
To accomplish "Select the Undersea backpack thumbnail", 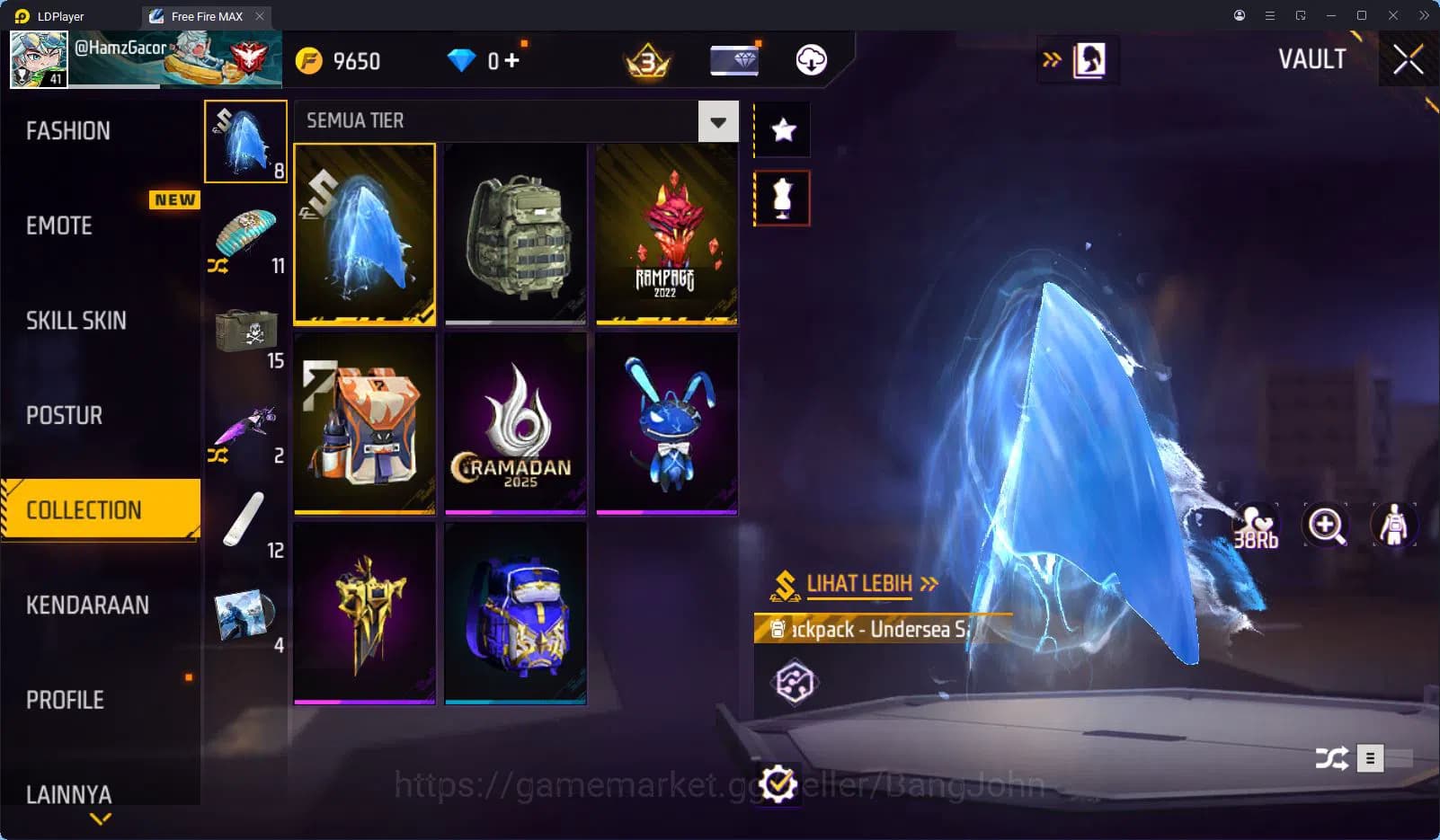I will [x=365, y=234].
